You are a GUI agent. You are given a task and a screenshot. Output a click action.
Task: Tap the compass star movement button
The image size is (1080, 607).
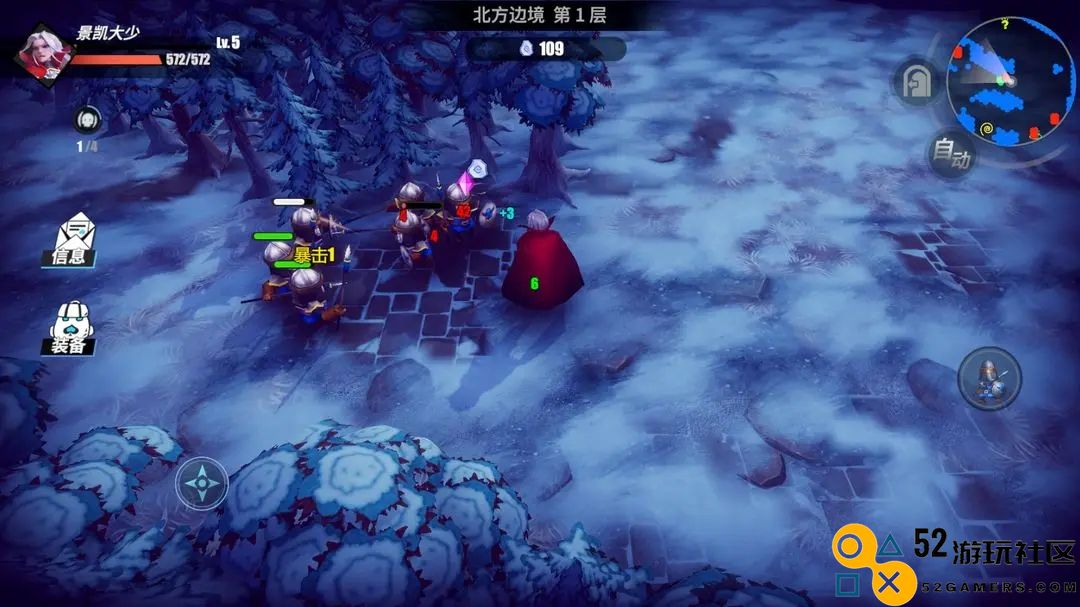(x=201, y=484)
